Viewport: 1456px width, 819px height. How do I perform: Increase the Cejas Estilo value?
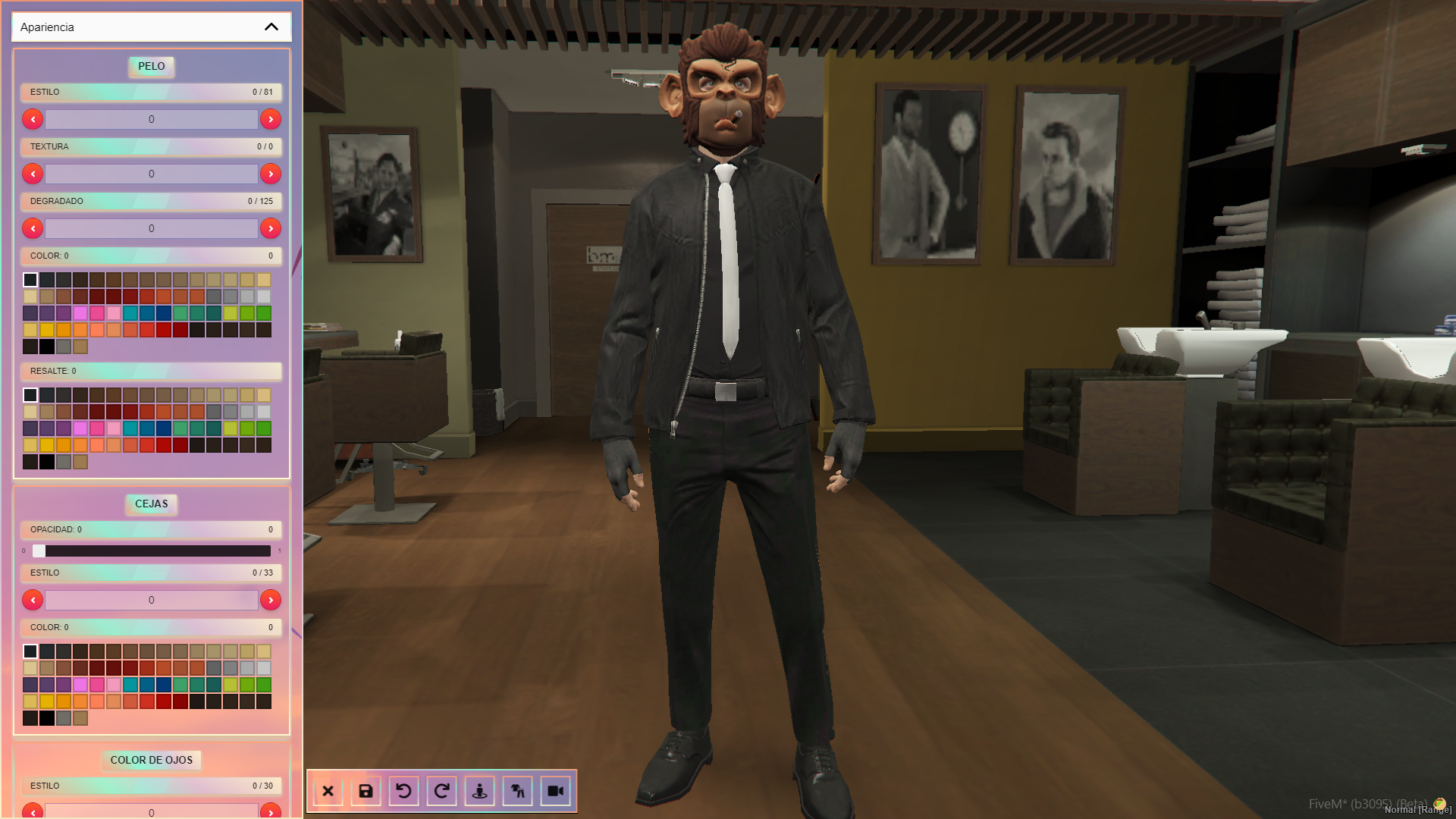[x=271, y=600]
